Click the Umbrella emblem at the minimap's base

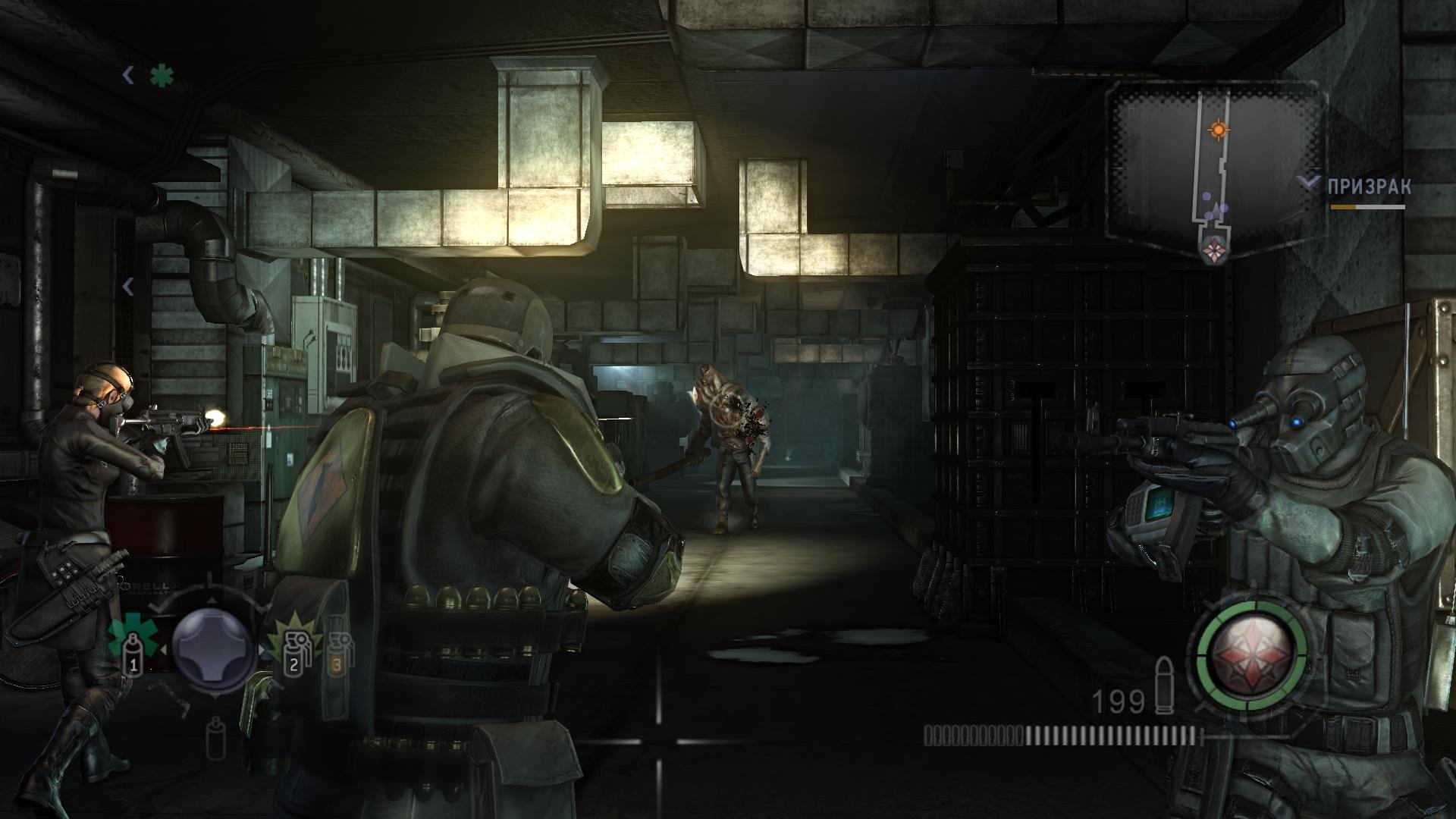tap(1215, 249)
